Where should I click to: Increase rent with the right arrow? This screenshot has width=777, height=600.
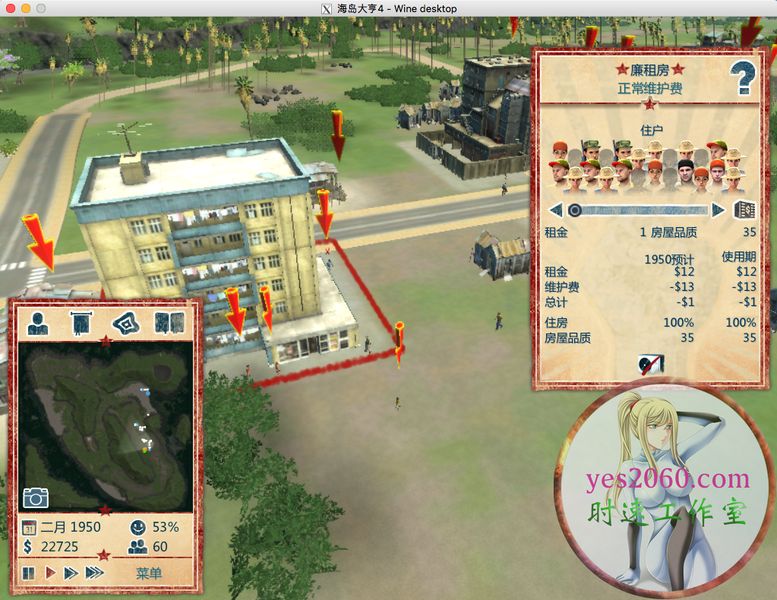(x=718, y=210)
